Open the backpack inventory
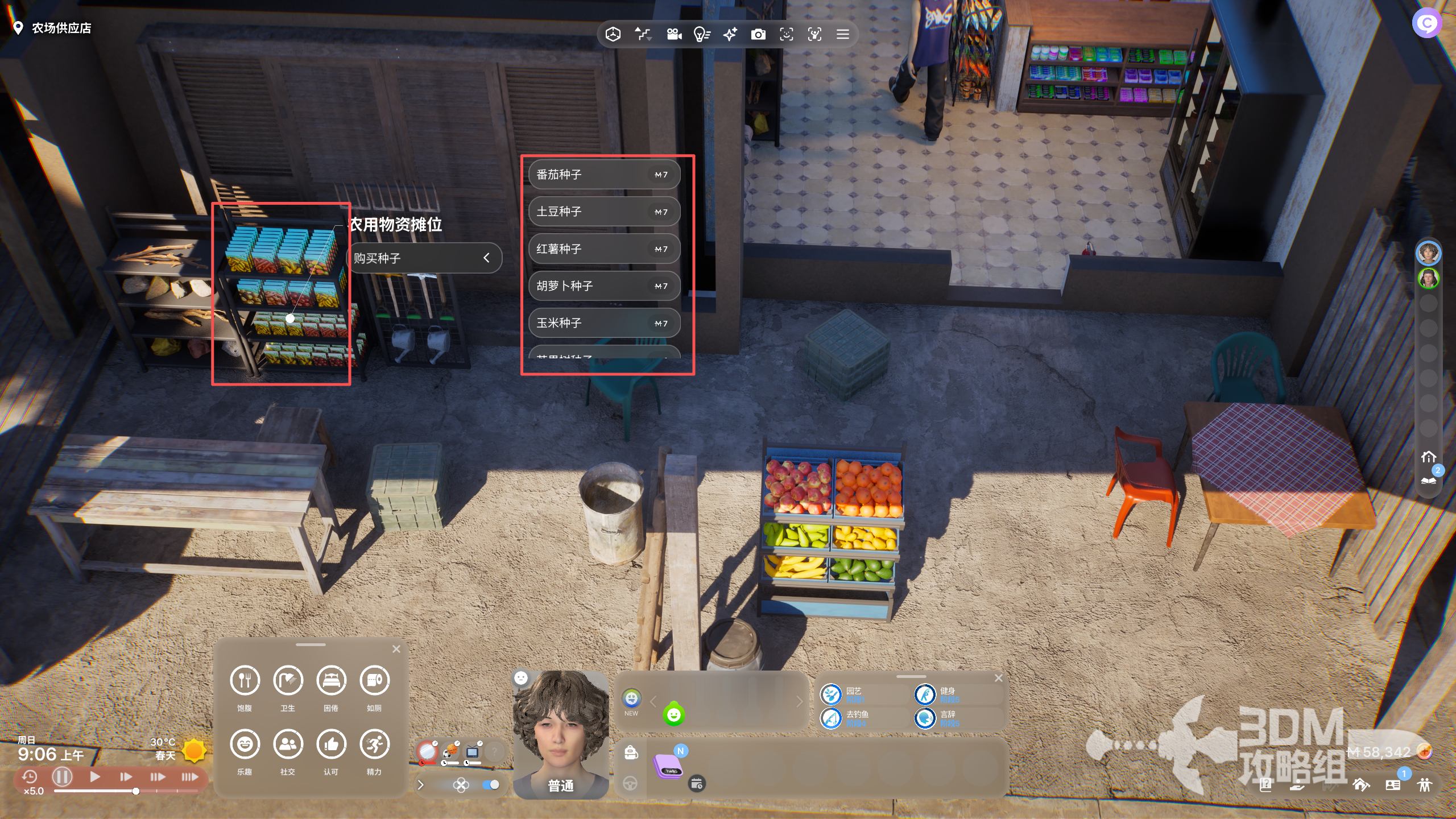The image size is (1456, 819). (x=631, y=752)
